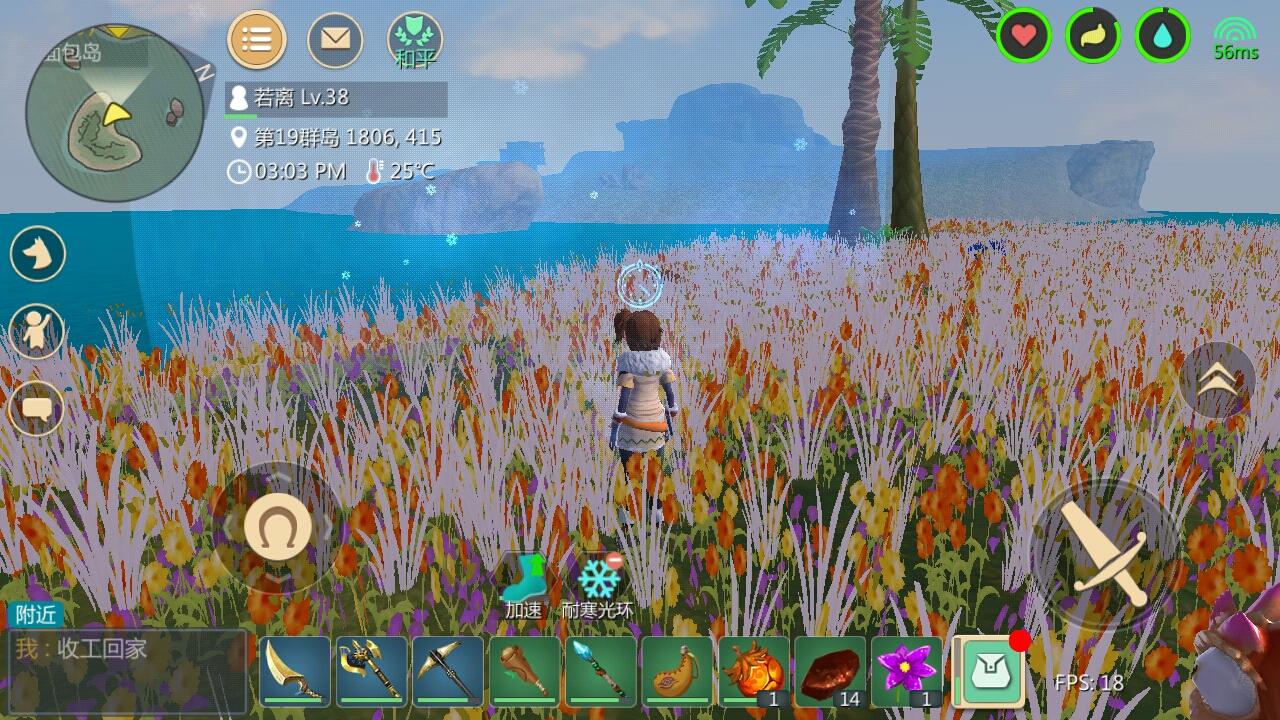Open the backpack inventory button
The height and width of the screenshot is (720, 1280).
pos(989,670)
